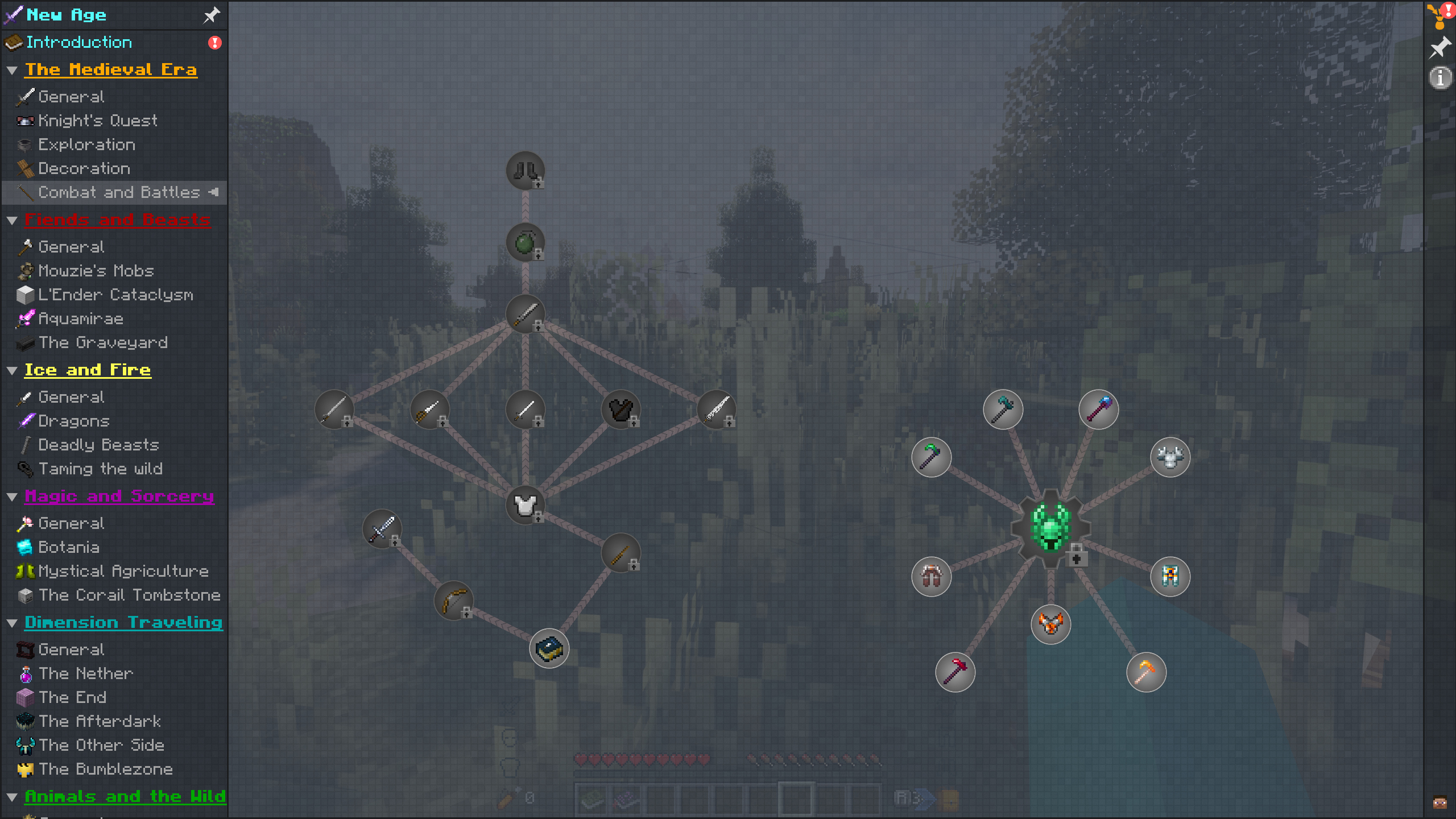The width and height of the screenshot is (1456, 819).
Task: Toggle the pin next to New Age
Action: click(211, 15)
